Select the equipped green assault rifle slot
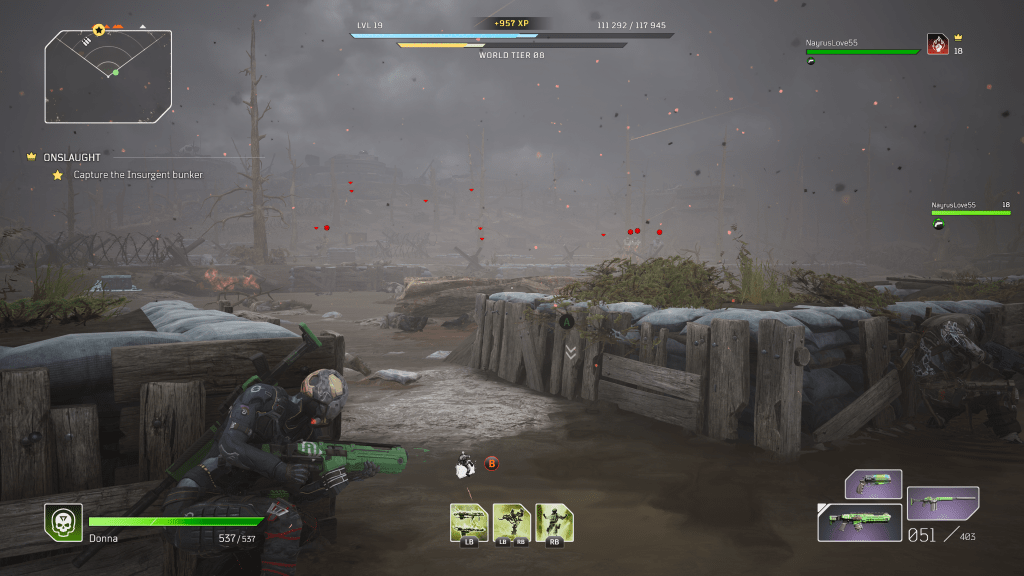The width and height of the screenshot is (1024, 576). pos(860,522)
